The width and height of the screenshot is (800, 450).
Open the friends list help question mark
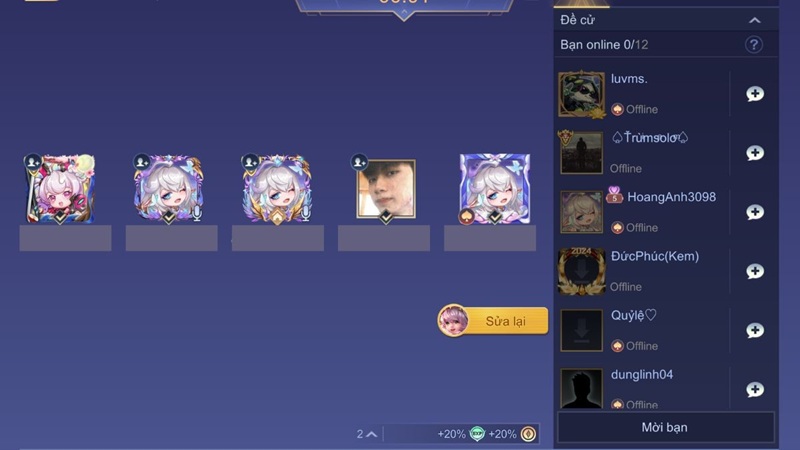(x=754, y=45)
